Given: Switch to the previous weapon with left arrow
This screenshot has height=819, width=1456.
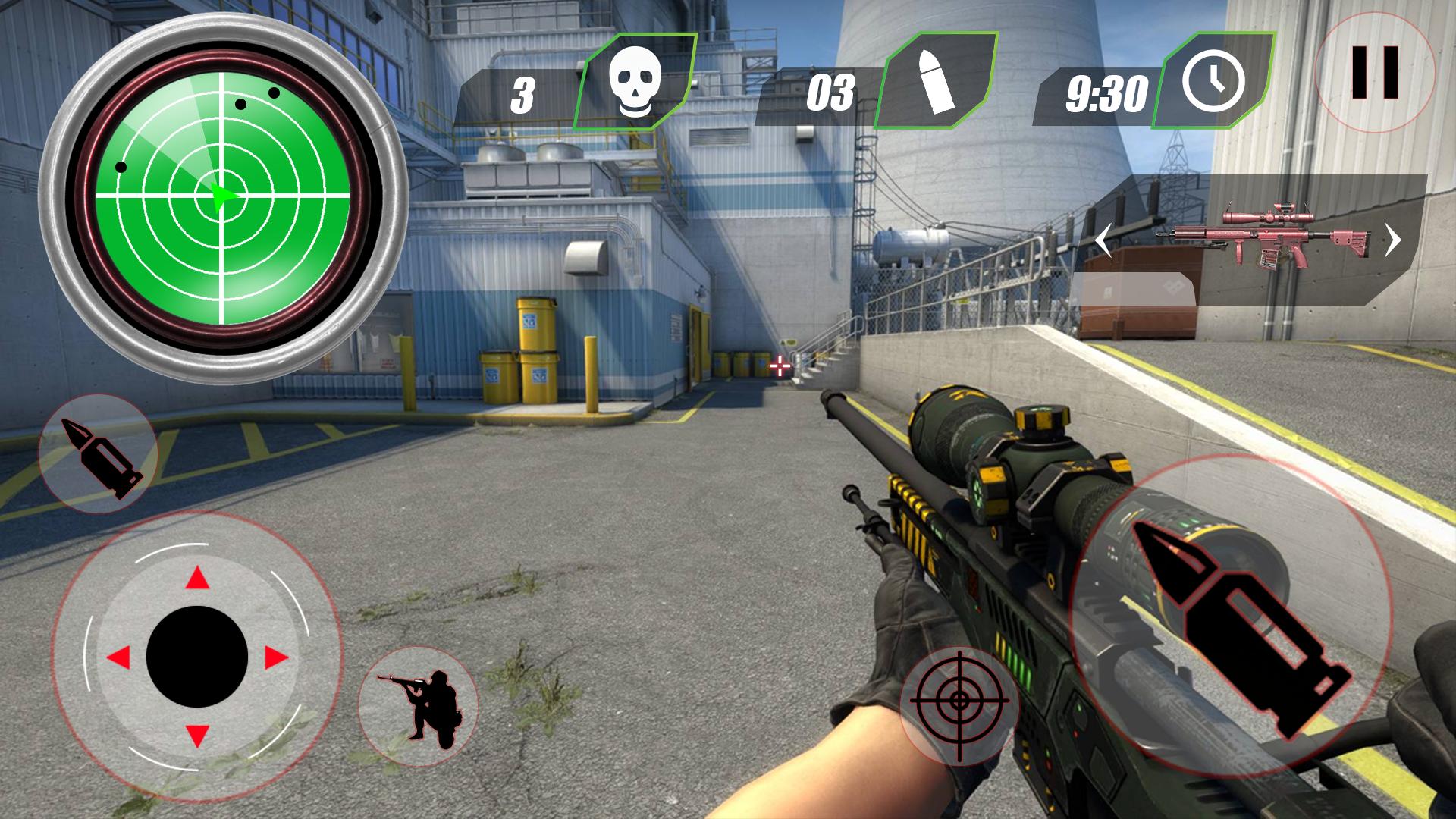Looking at the screenshot, I should 1103,242.
